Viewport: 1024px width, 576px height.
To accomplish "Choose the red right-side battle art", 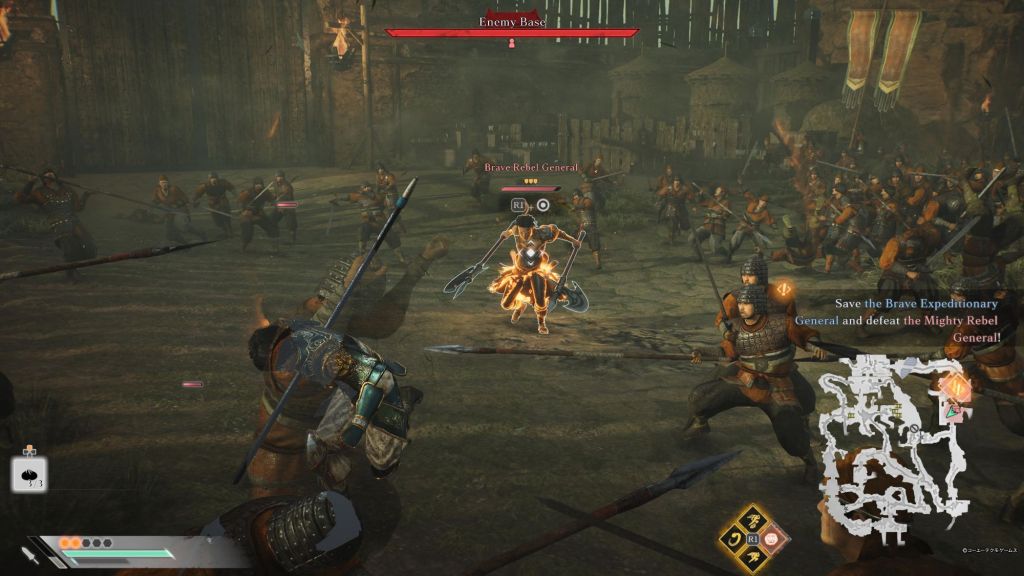I will pos(773,538).
